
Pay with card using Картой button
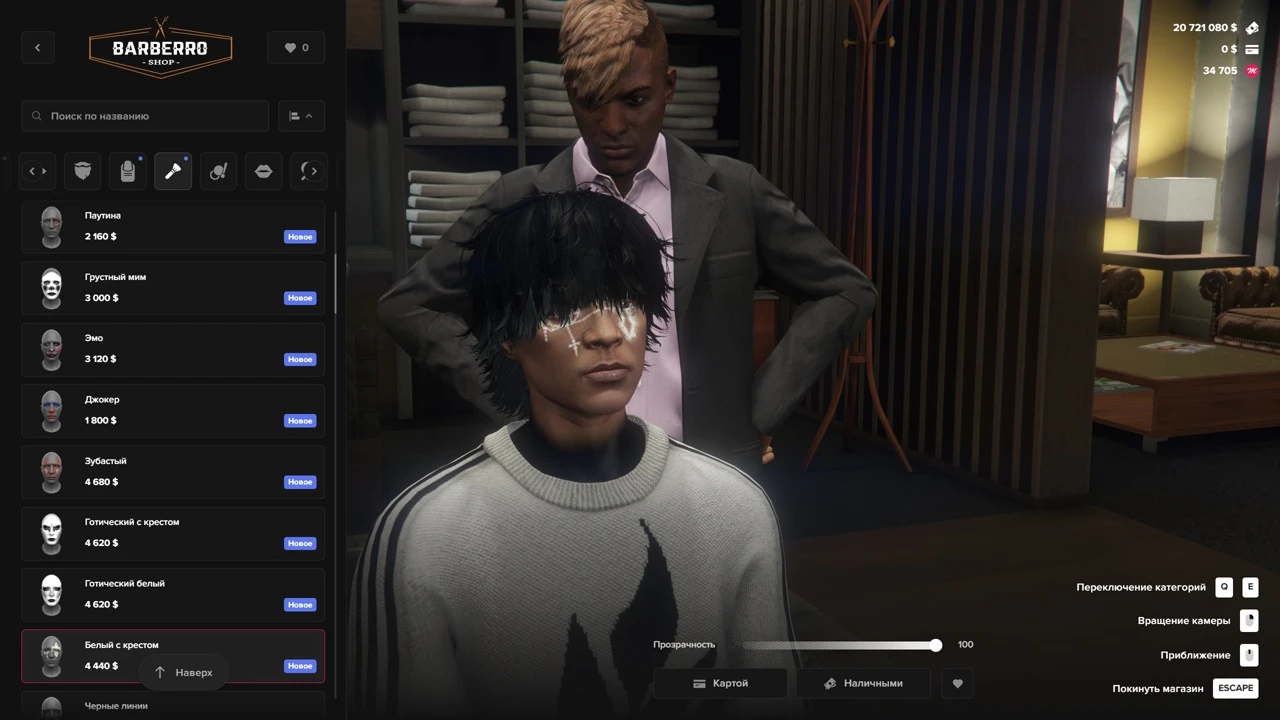pos(720,683)
